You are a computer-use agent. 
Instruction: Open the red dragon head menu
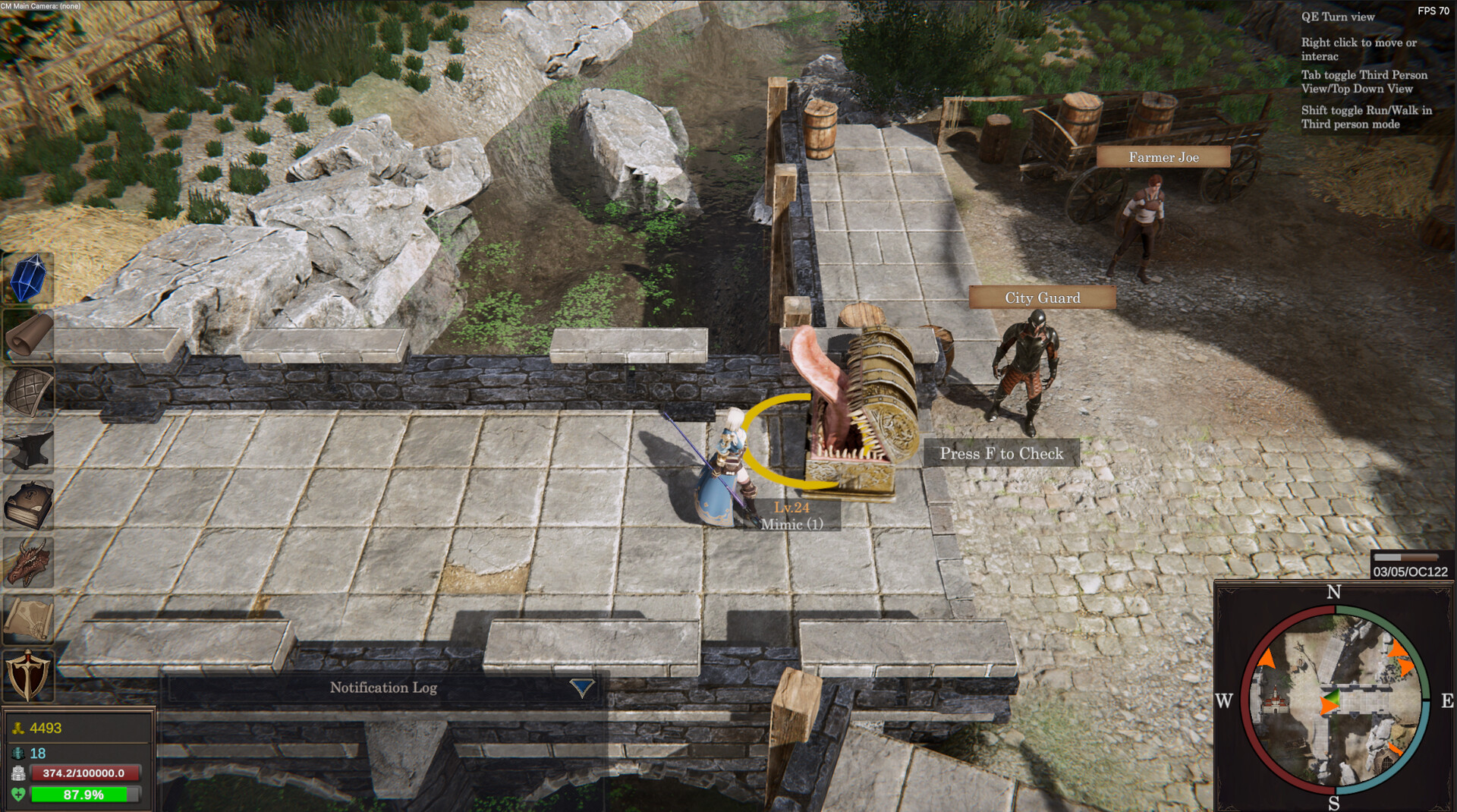click(x=28, y=562)
